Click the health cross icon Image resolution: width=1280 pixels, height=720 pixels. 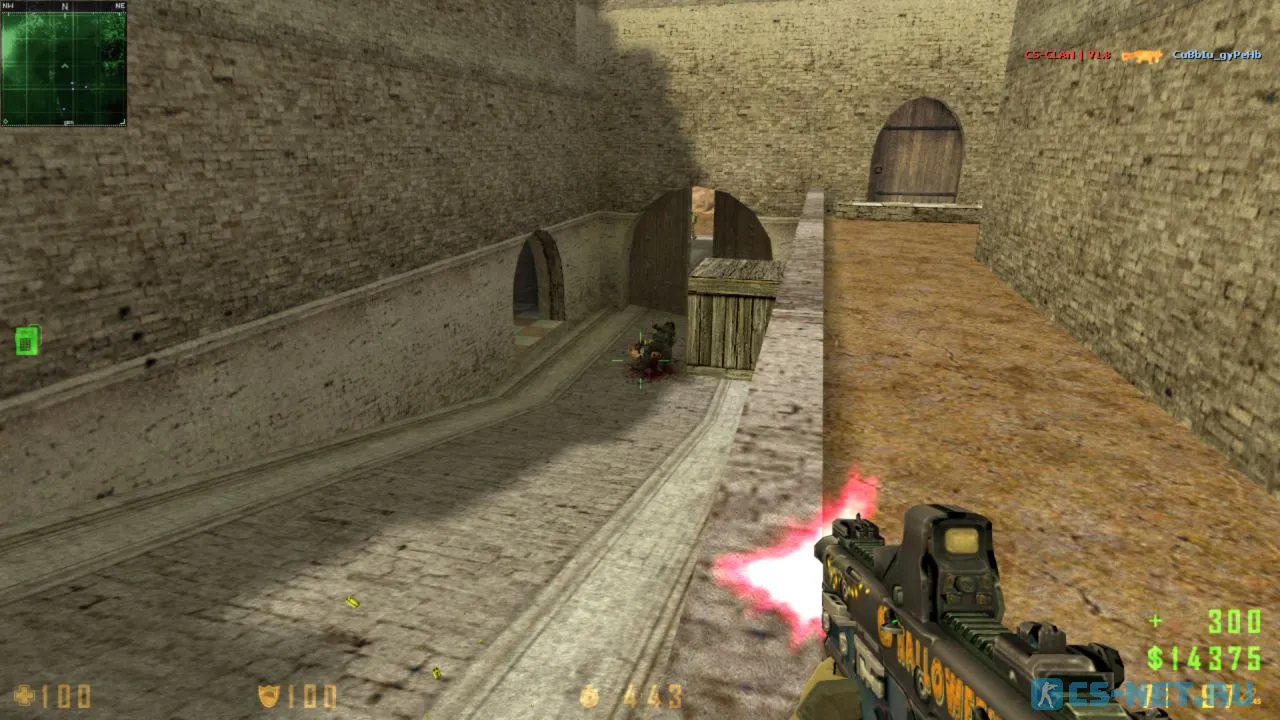(x=24, y=695)
